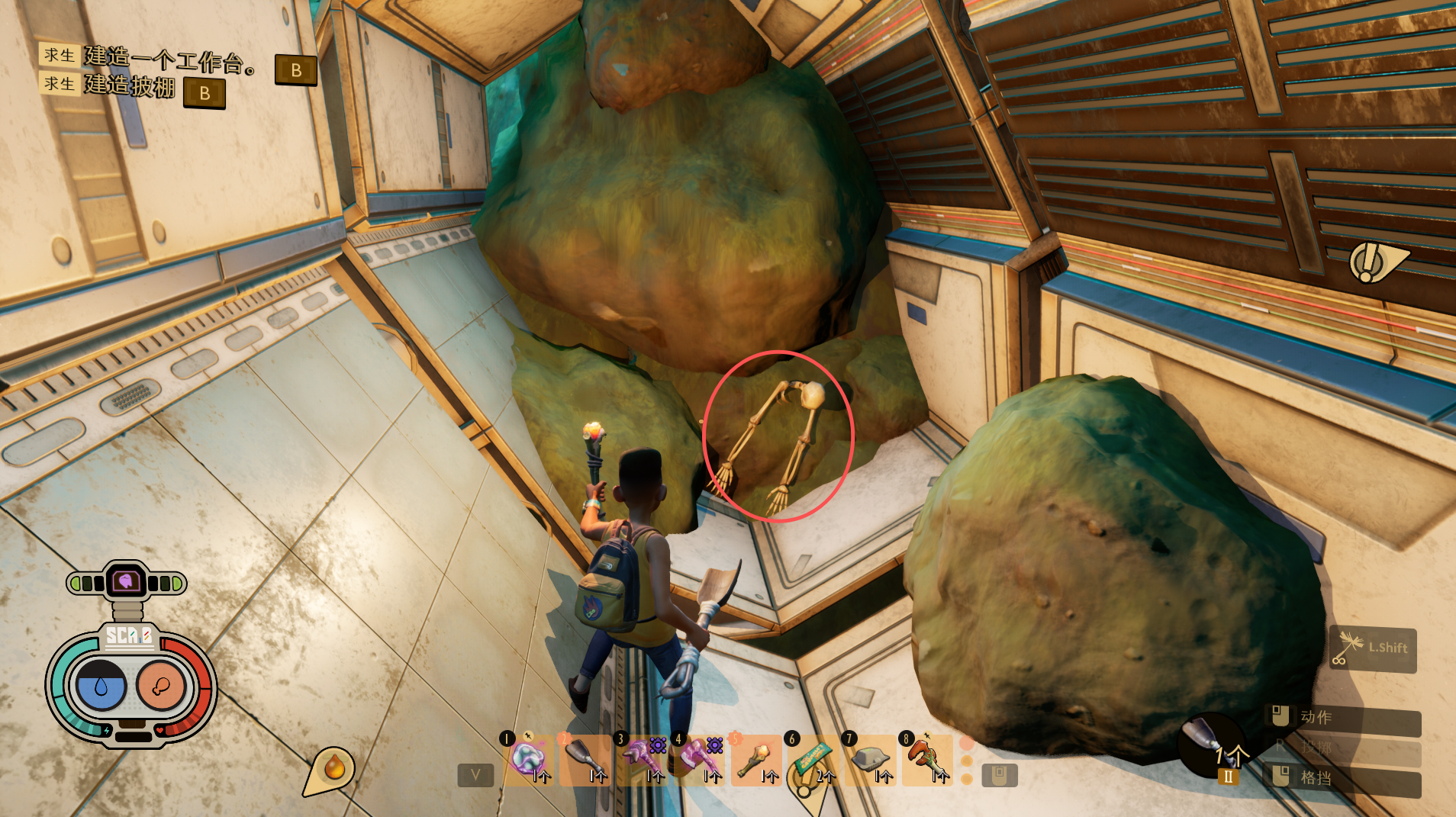Click the exclamation point waypoint marker
The width and height of the screenshot is (1456, 817).
point(1369,262)
